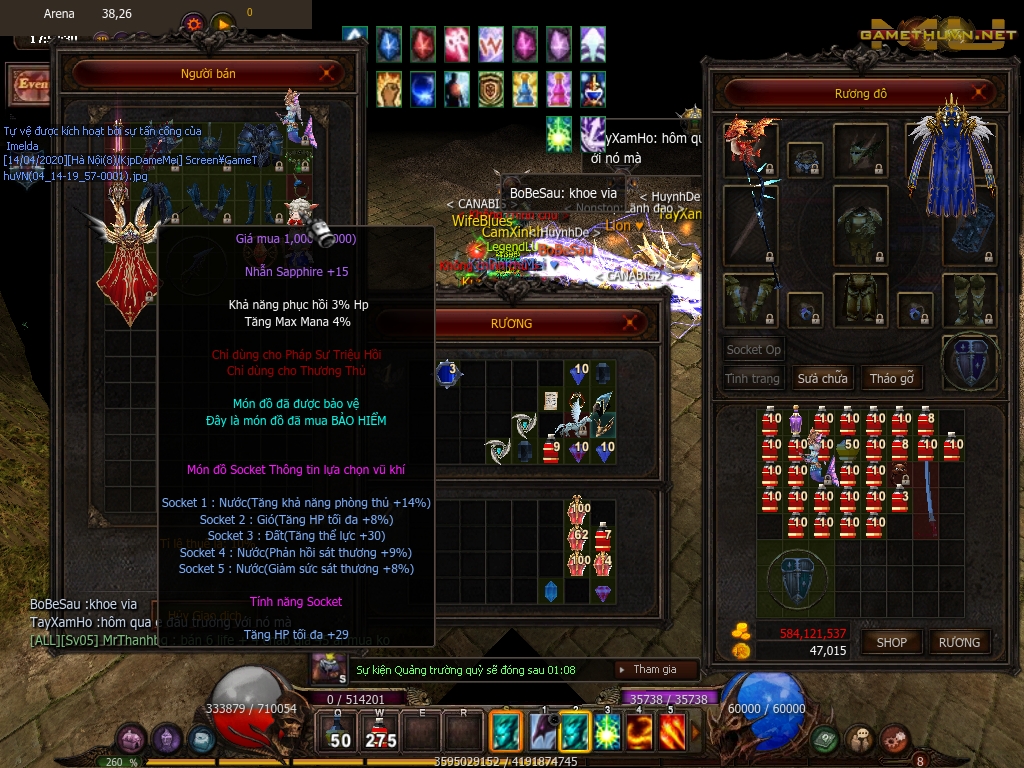Choose the Tháo gỡ button
Image resolution: width=1024 pixels, height=768 pixels.
click(890, 379)
